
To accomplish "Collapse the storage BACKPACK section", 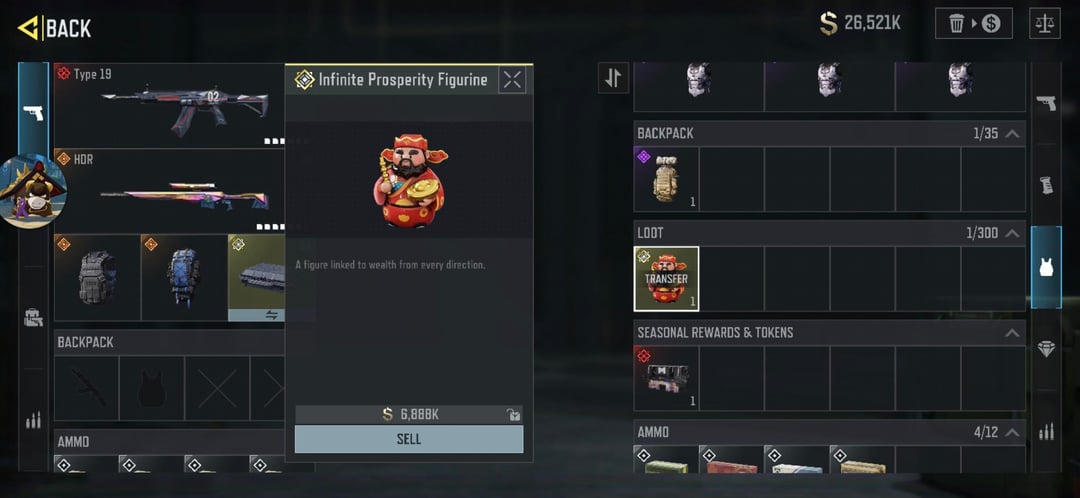I will click(1012, 133).
